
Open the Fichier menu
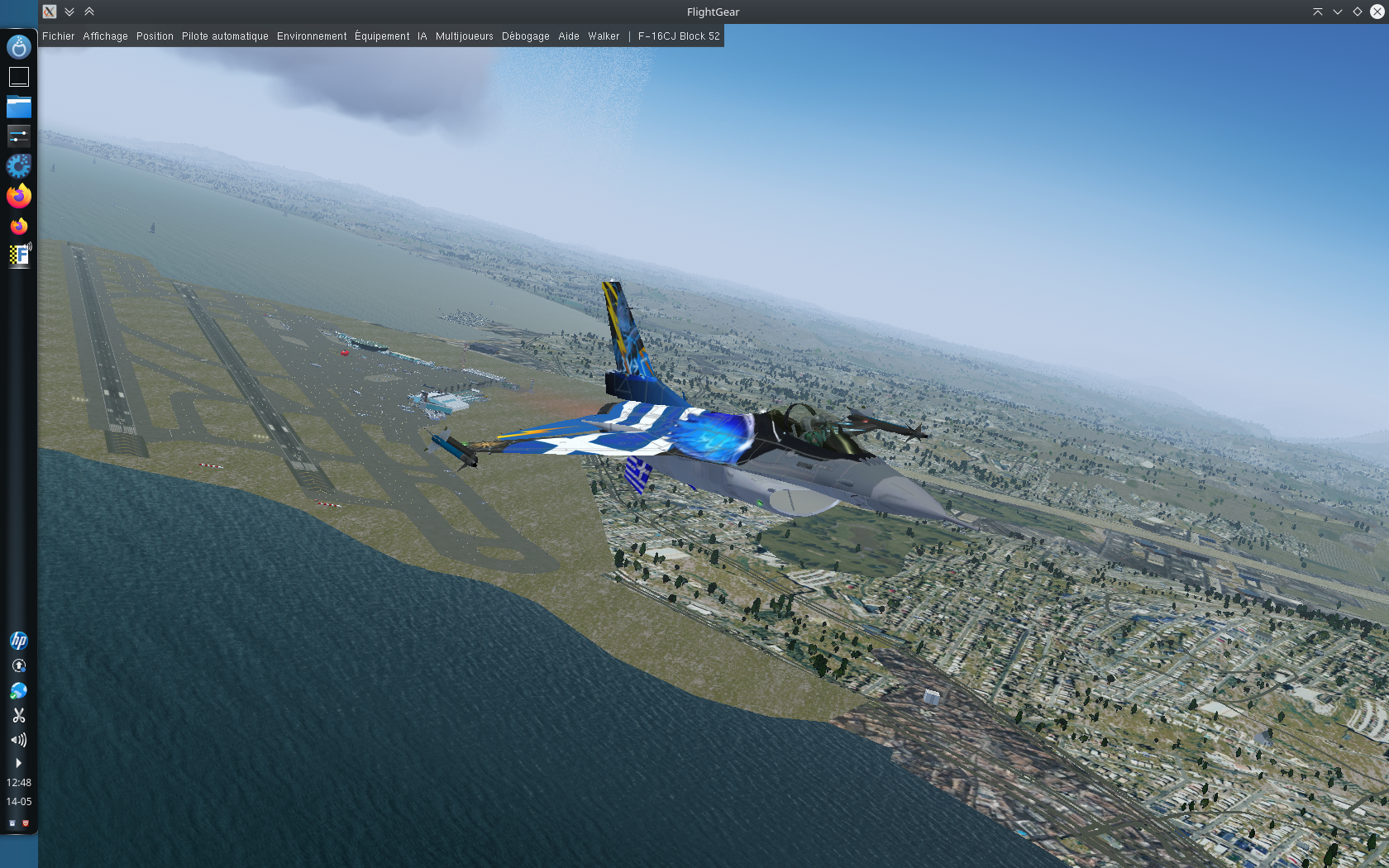[58, 36]
